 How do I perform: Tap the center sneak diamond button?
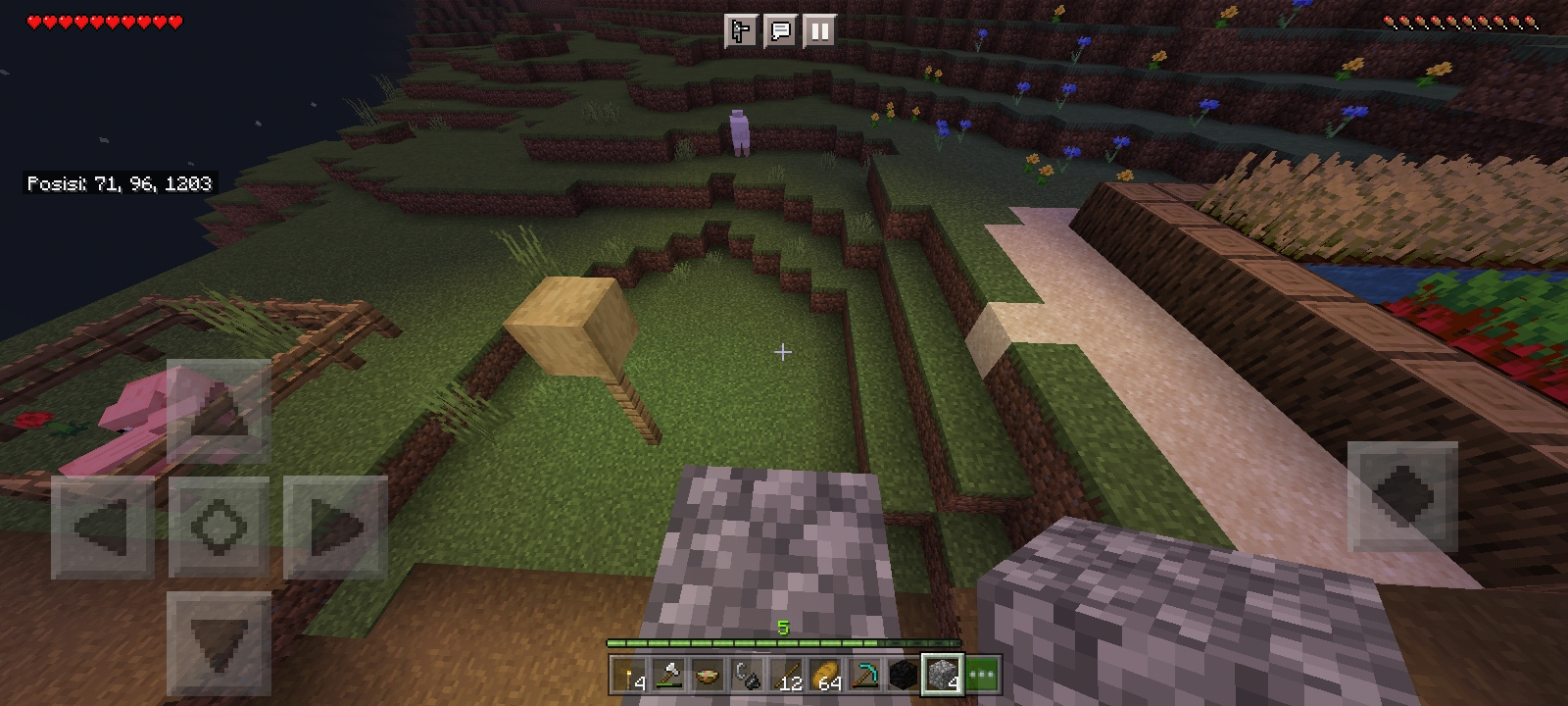pyautogui.click(x=219, y=527)
